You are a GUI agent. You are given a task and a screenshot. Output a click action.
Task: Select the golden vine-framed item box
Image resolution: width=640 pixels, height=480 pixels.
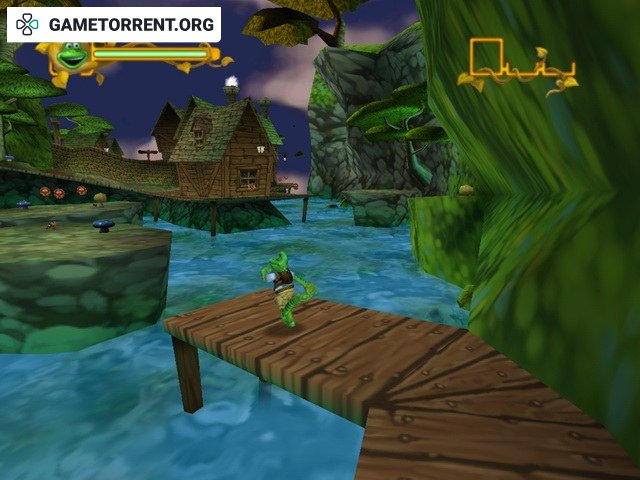tap(517, 65)
